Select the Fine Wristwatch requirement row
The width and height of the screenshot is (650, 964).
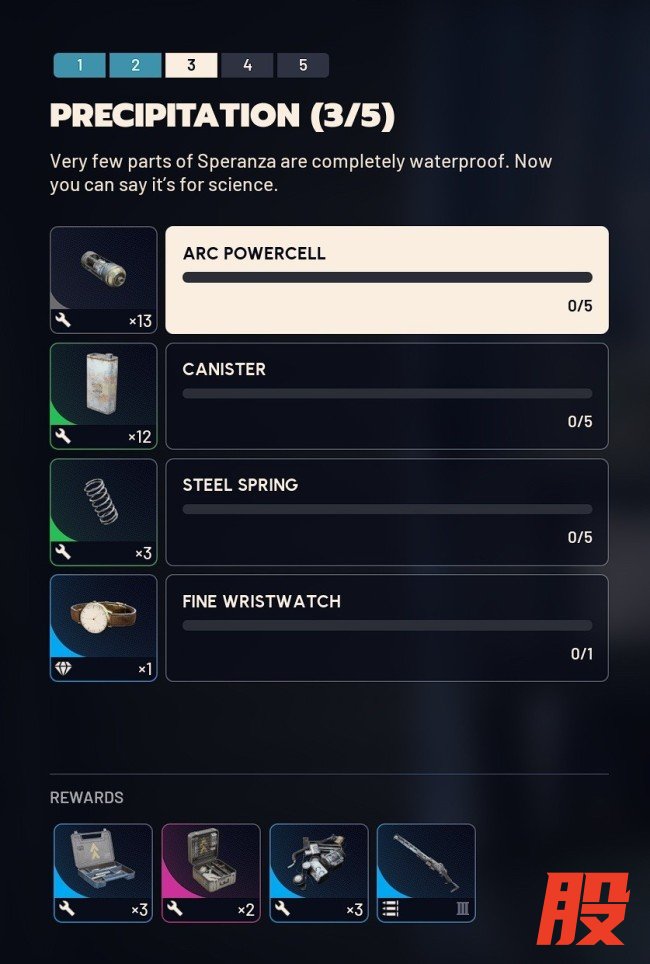[386, 628]
